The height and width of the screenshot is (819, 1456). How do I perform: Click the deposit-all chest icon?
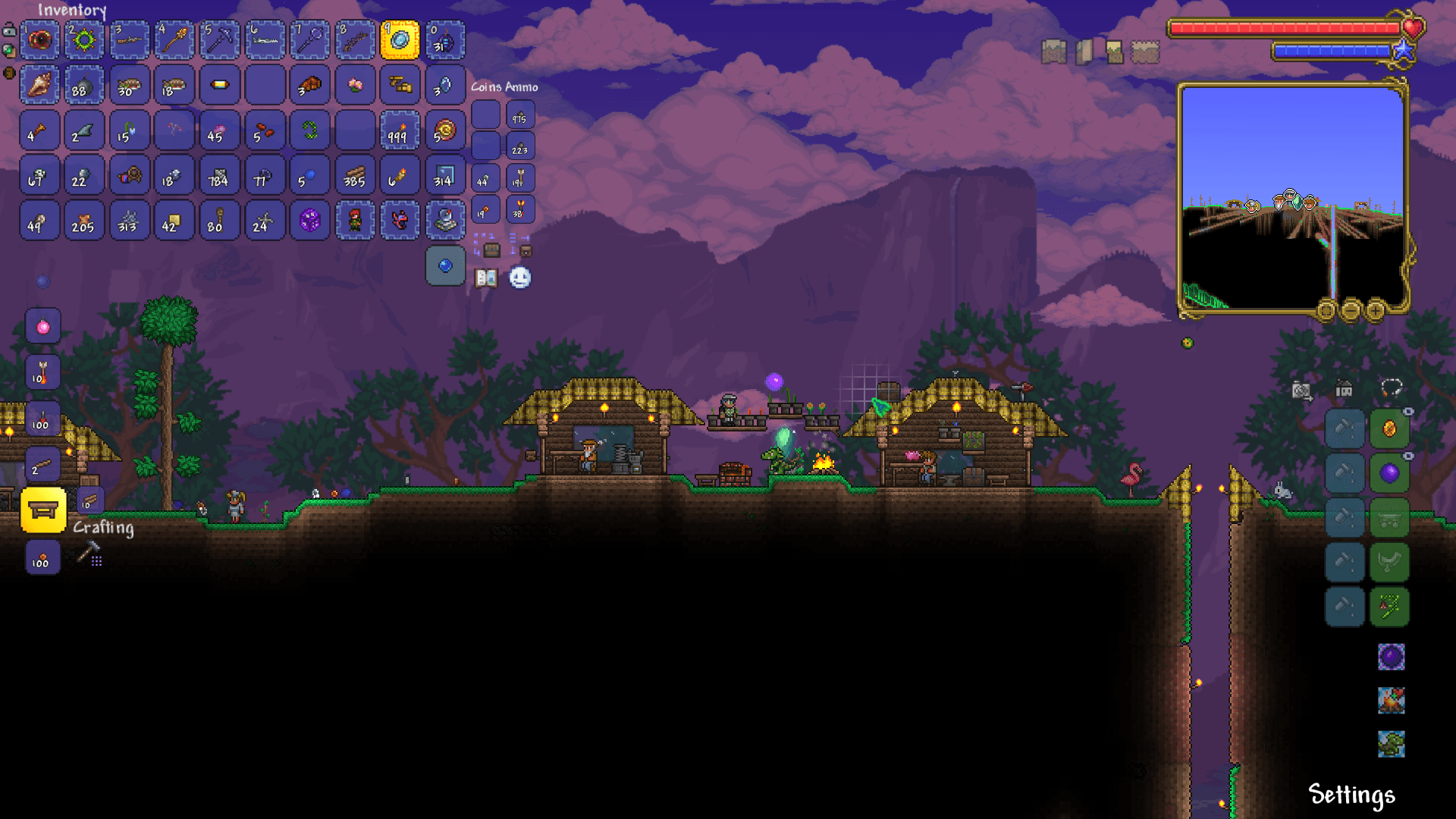[x=526, y=251]
